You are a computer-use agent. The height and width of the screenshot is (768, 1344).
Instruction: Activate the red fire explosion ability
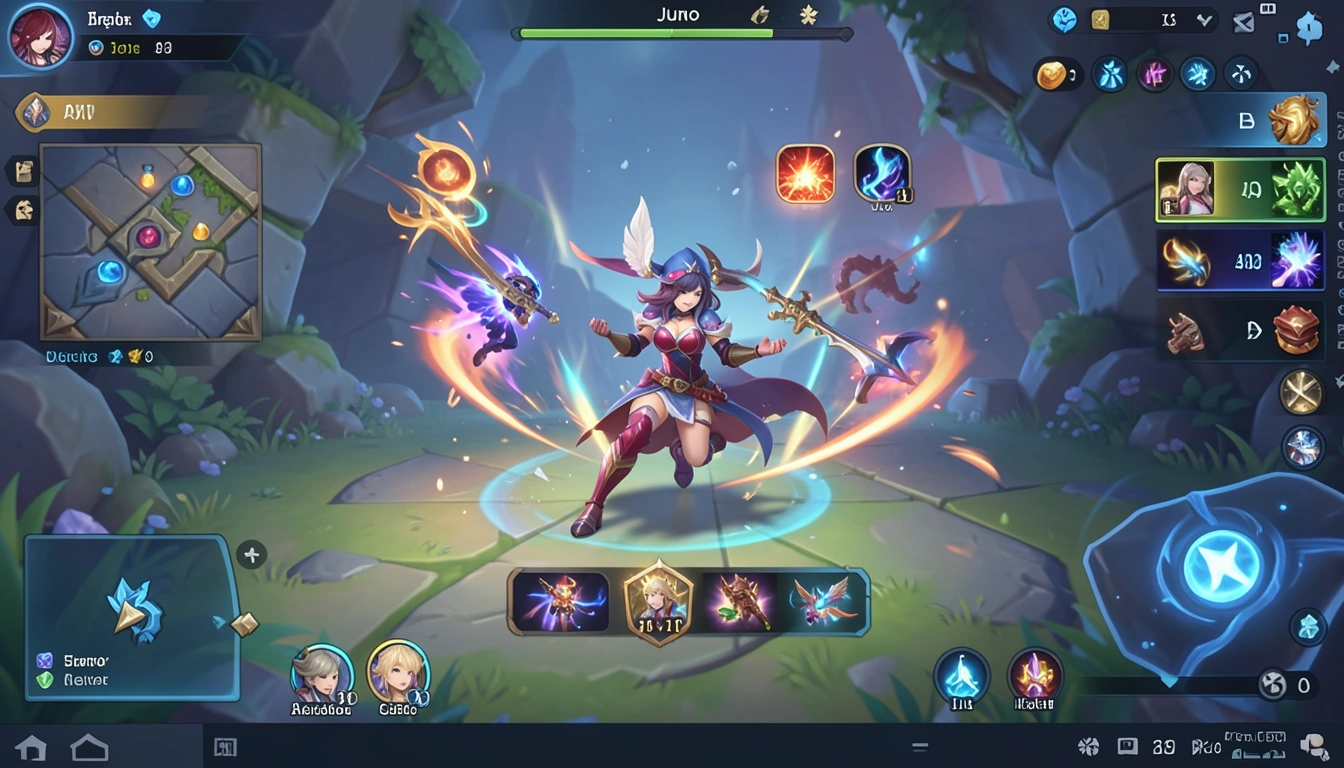[805, 174]
